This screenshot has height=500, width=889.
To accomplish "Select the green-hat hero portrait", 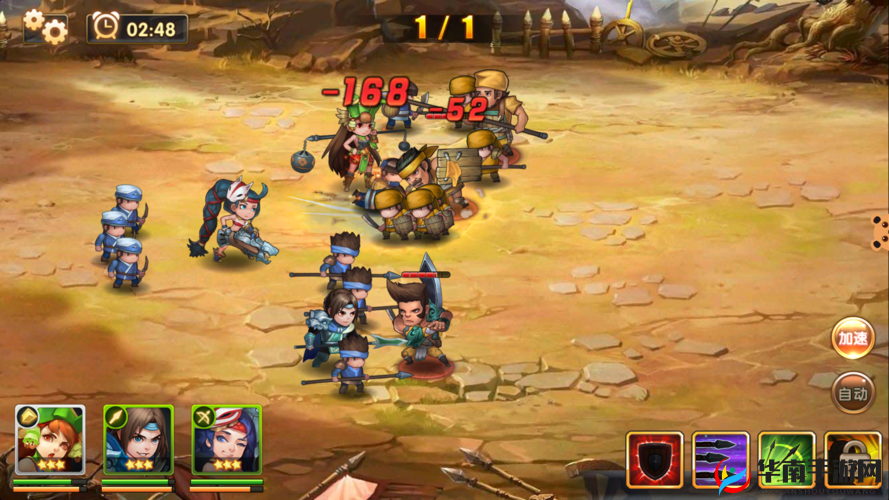I will coord(50,440).
